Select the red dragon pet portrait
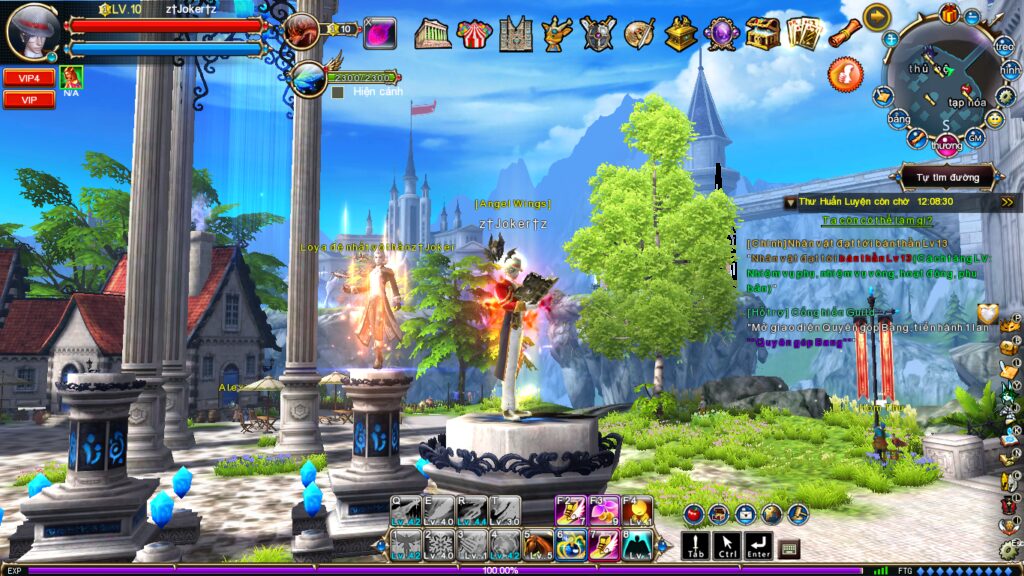Viewport: 1024px width, 576px height. click(x=300, y=32)
